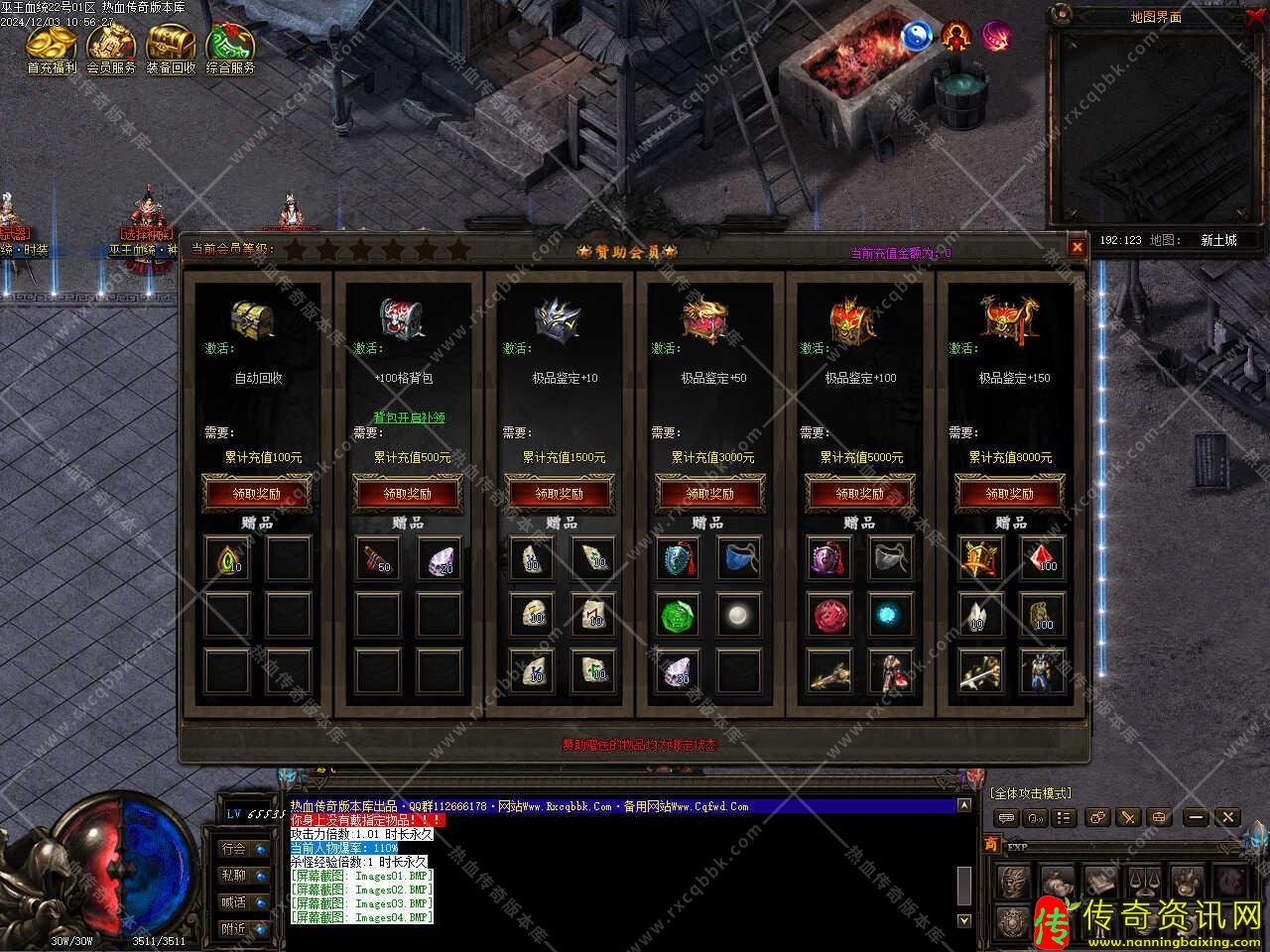Claim reward for 累计充值8000元 tier

1009,493
